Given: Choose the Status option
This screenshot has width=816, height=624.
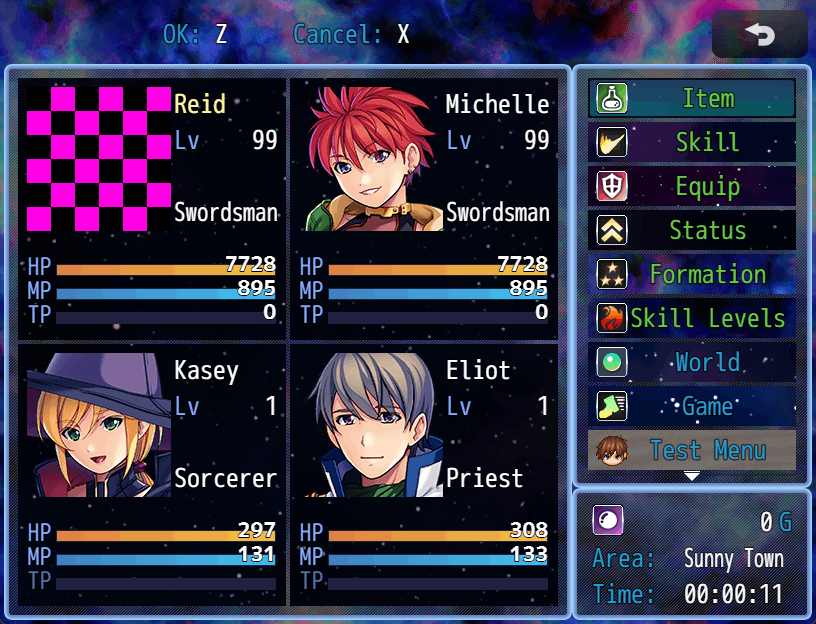Looking at the screenshot, I should pyautogui.click(x=692, y=231).
